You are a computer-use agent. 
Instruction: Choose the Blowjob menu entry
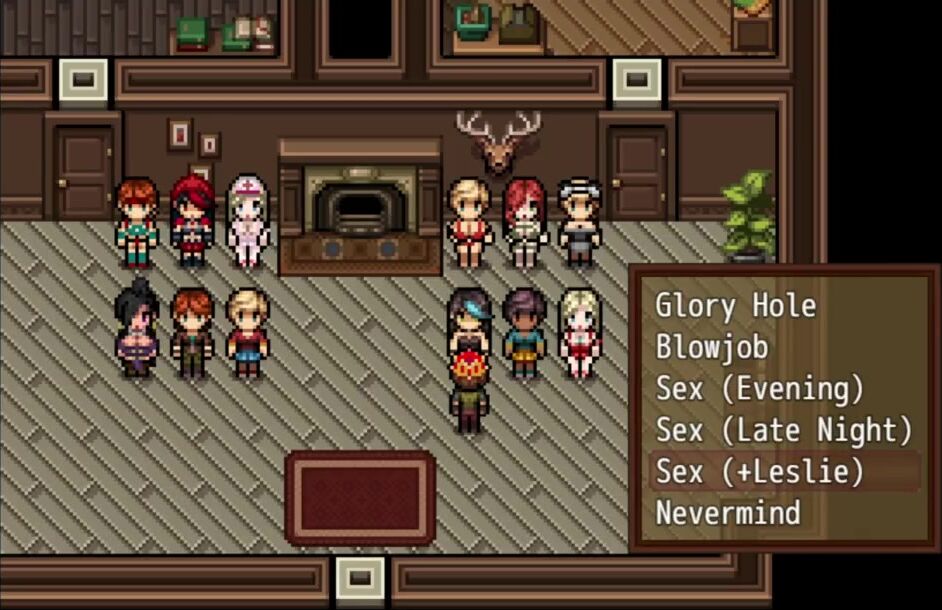[x=711, y=347]
